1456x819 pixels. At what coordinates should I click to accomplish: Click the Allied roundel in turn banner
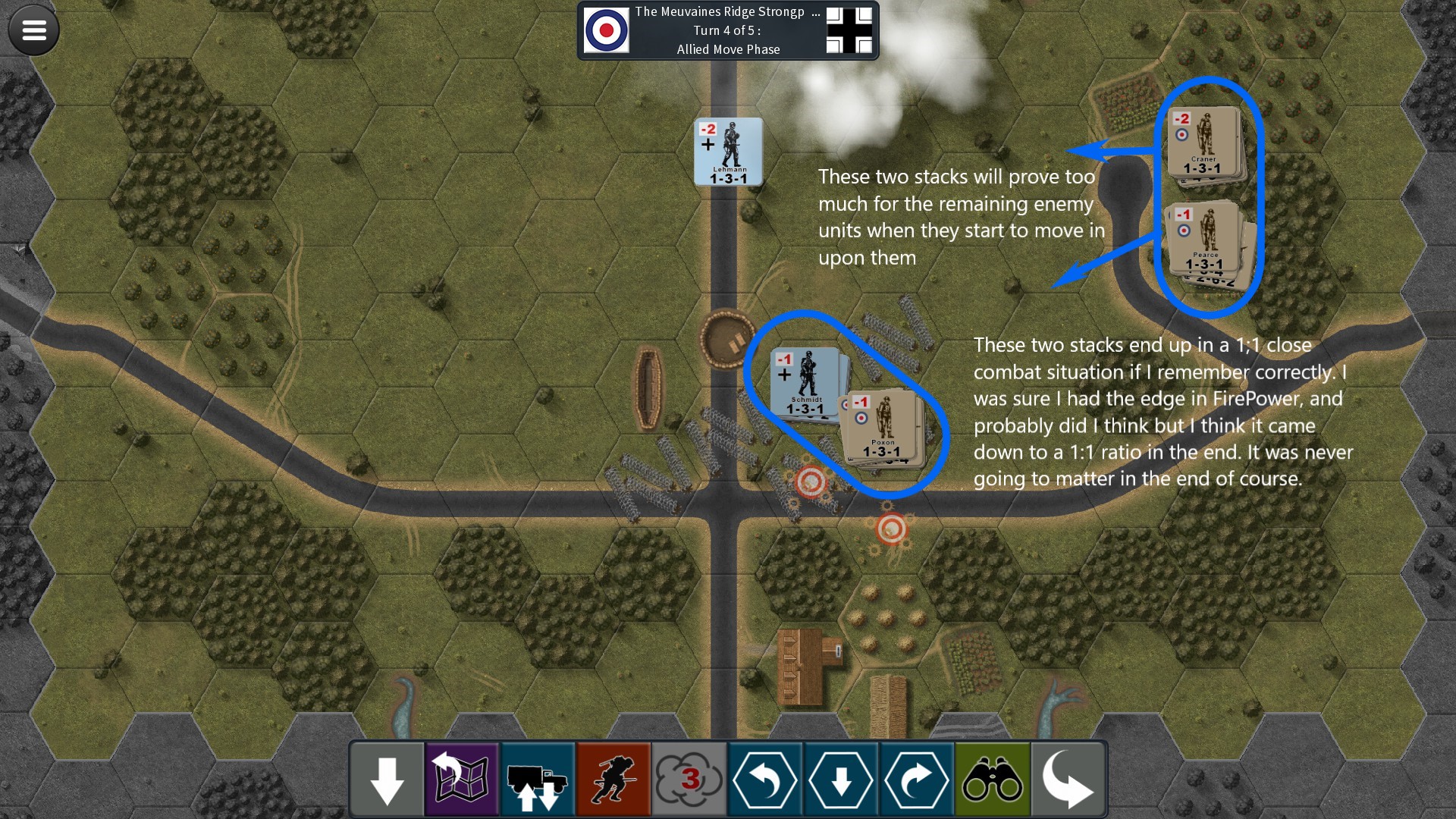coord(607,30)
